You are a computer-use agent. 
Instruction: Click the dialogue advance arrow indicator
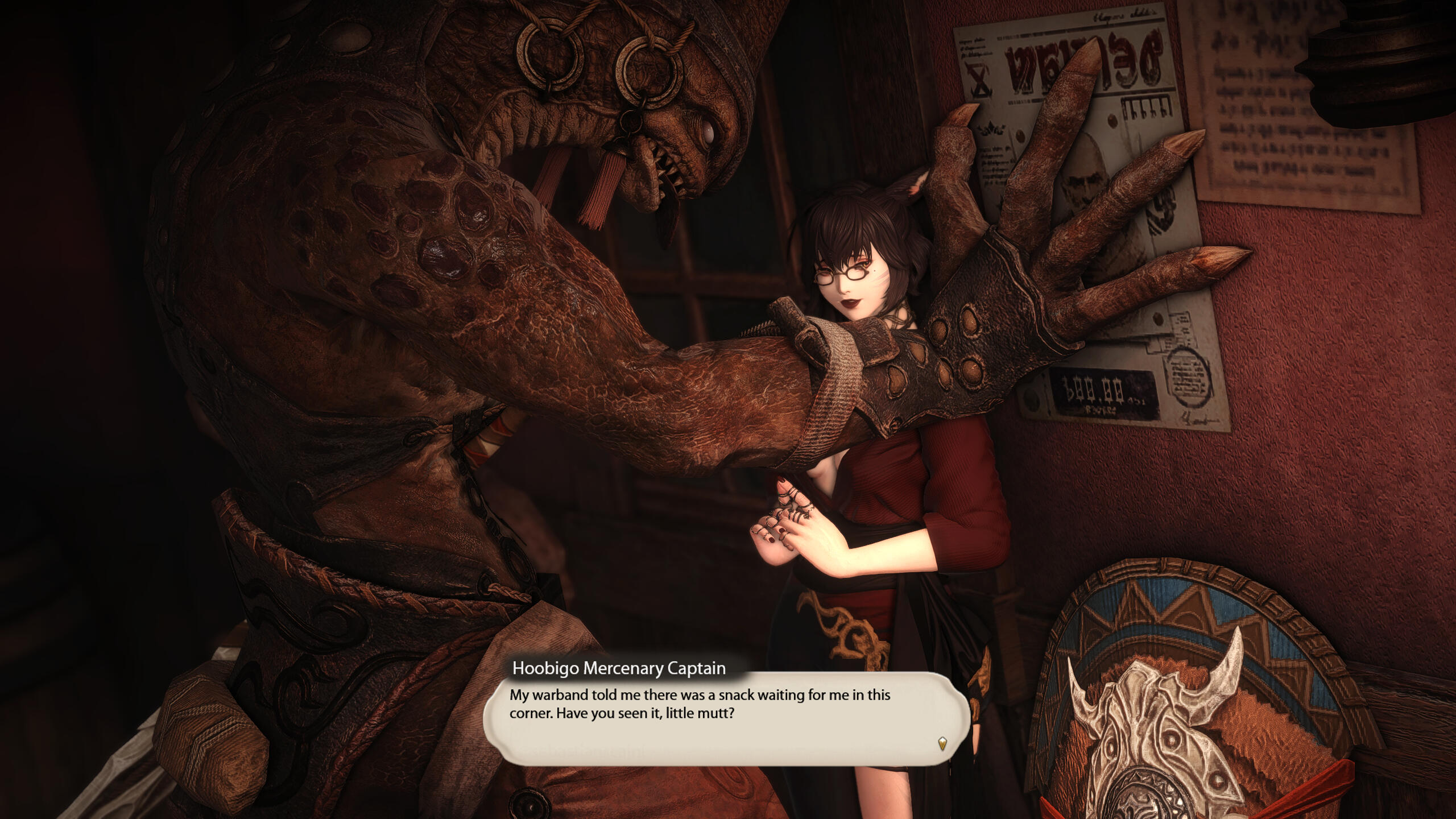[942, 743]
